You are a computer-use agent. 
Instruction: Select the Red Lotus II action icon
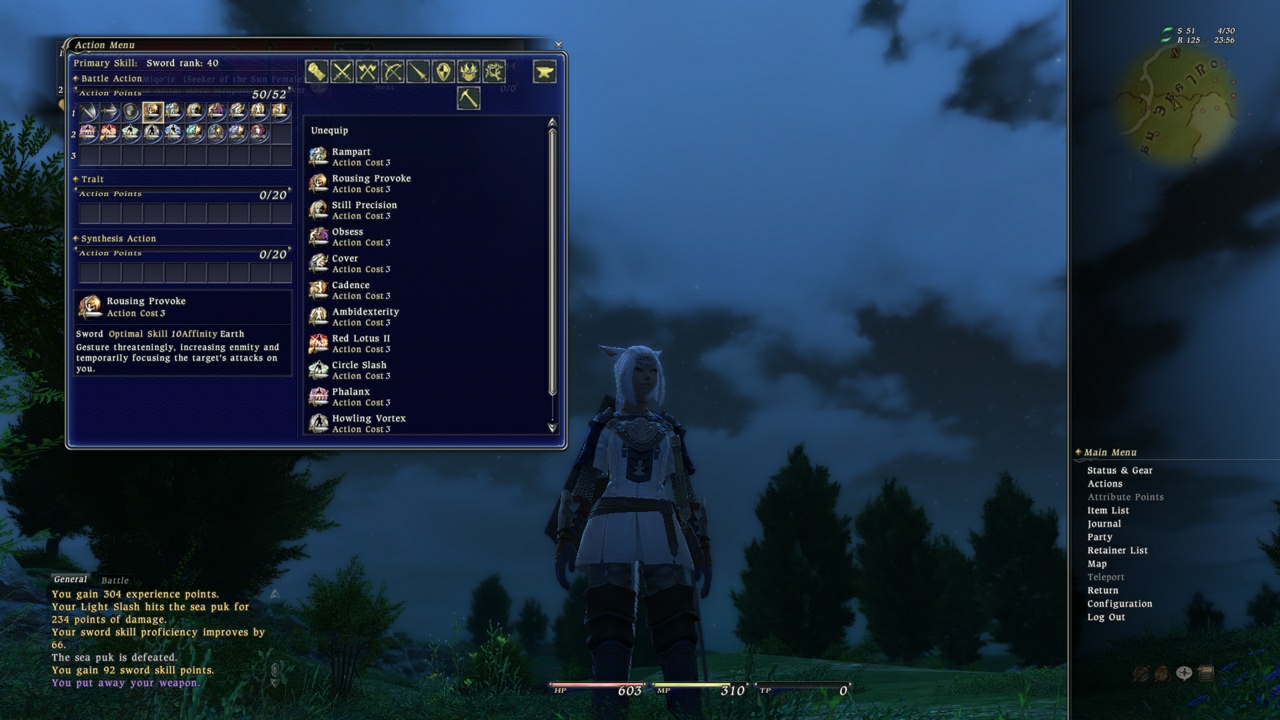click(x=319, y=343)
